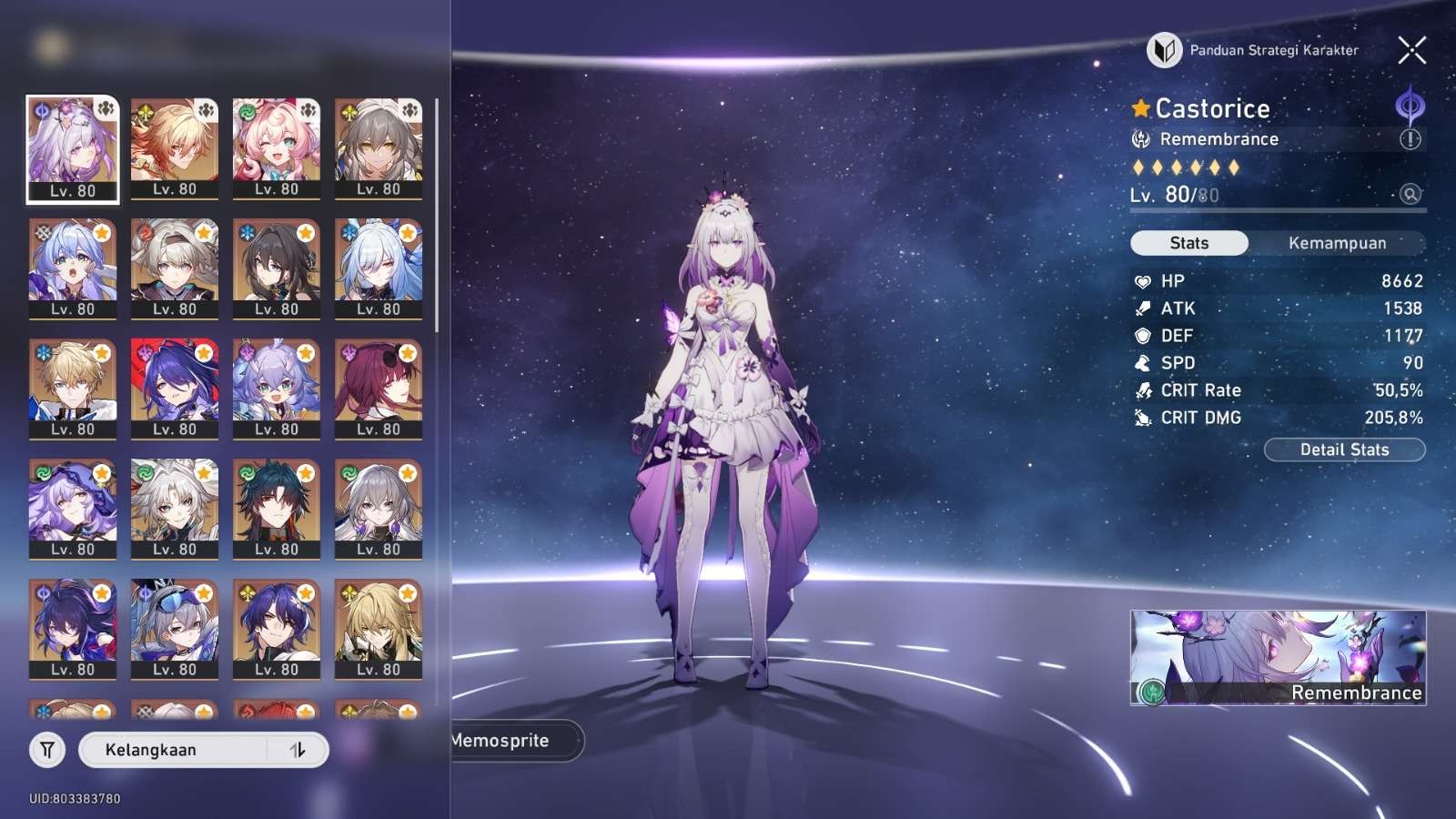Open the Detail Stats panel
This screenshot has height=819, width=1456.
pyautogui.click(x=1344, y=450)
